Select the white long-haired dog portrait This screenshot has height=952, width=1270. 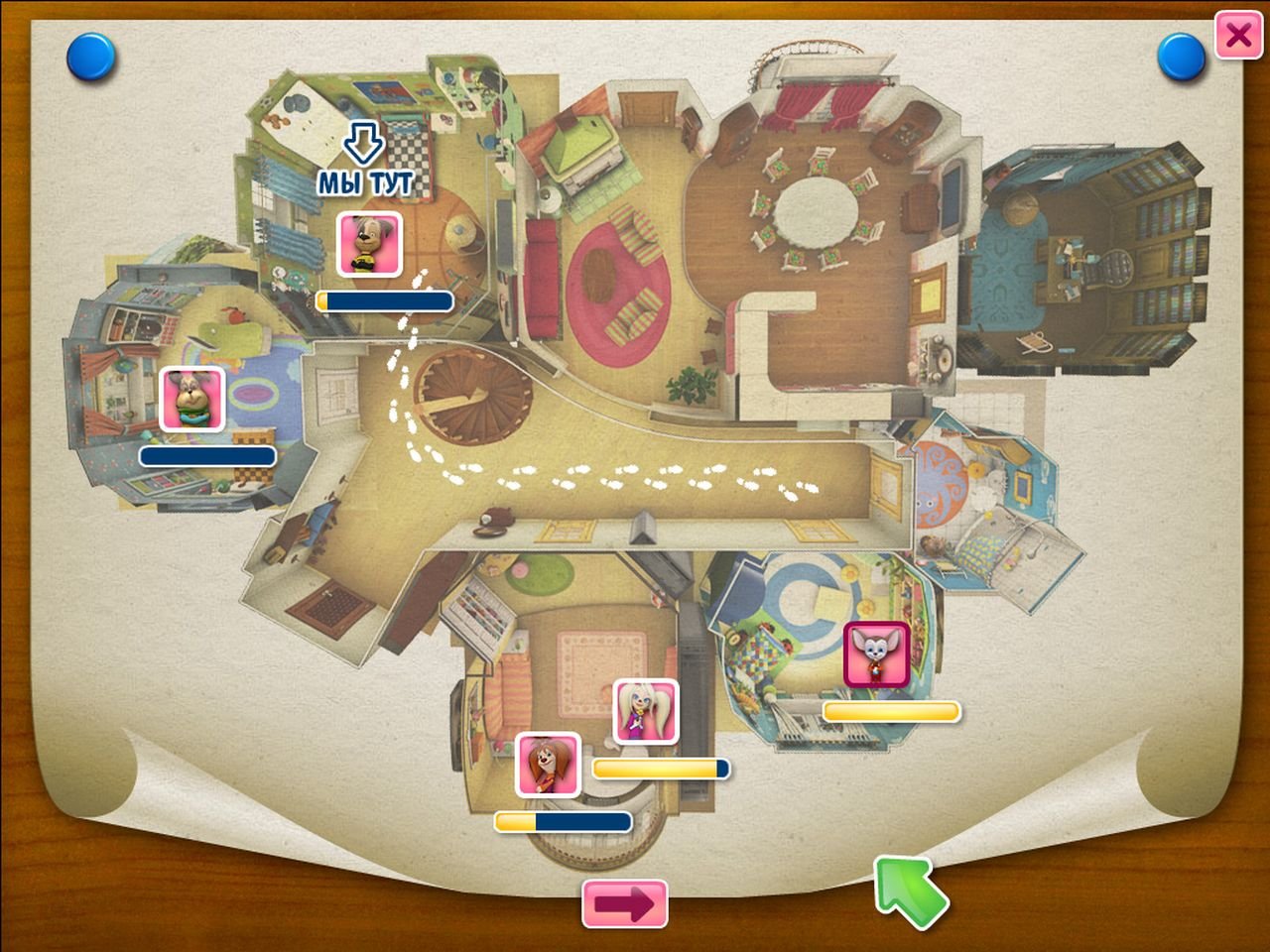tap(645, 711)
